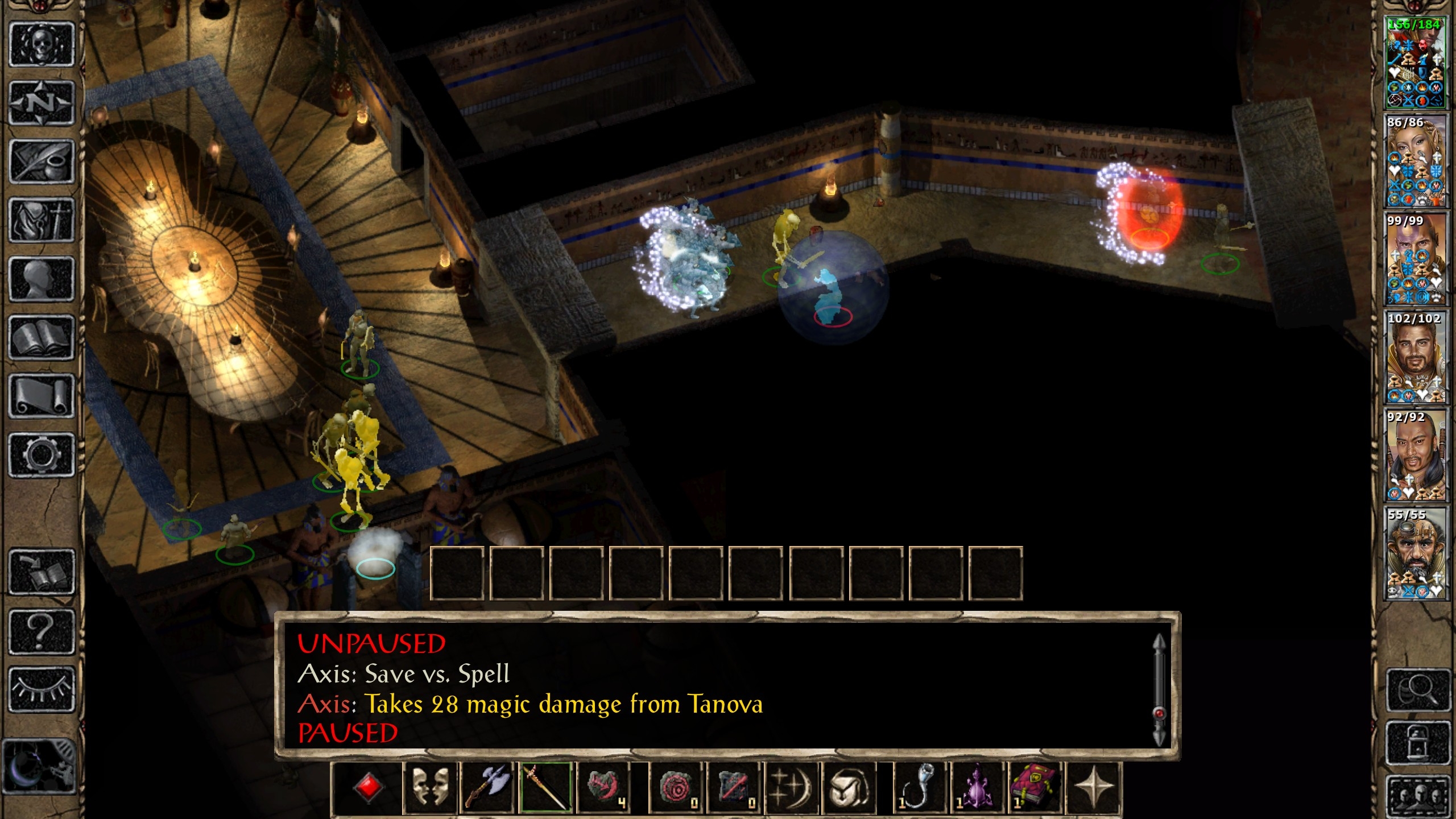Open game options with the gear icon
The width and height of the screenshot is (1456, 819).
tap(41, 455)
